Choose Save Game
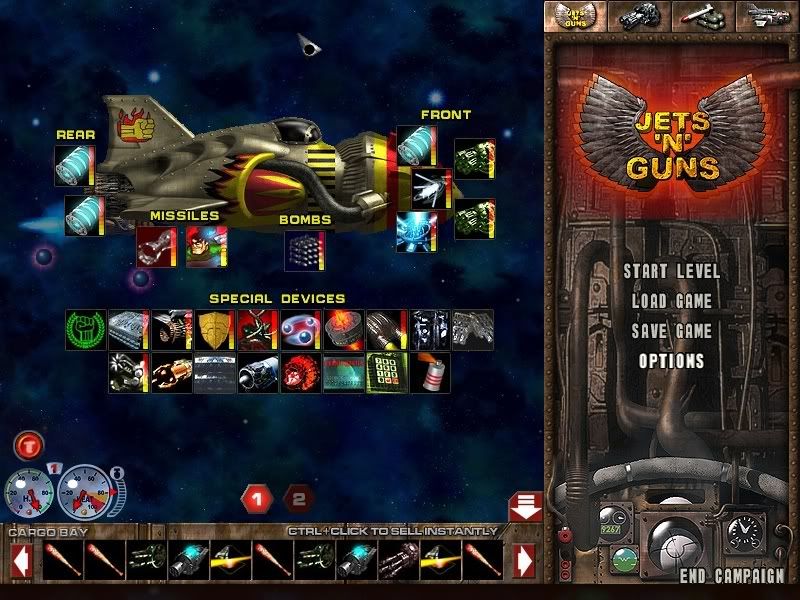The height and width of the screenshot is (600, 800). [671, 331]
